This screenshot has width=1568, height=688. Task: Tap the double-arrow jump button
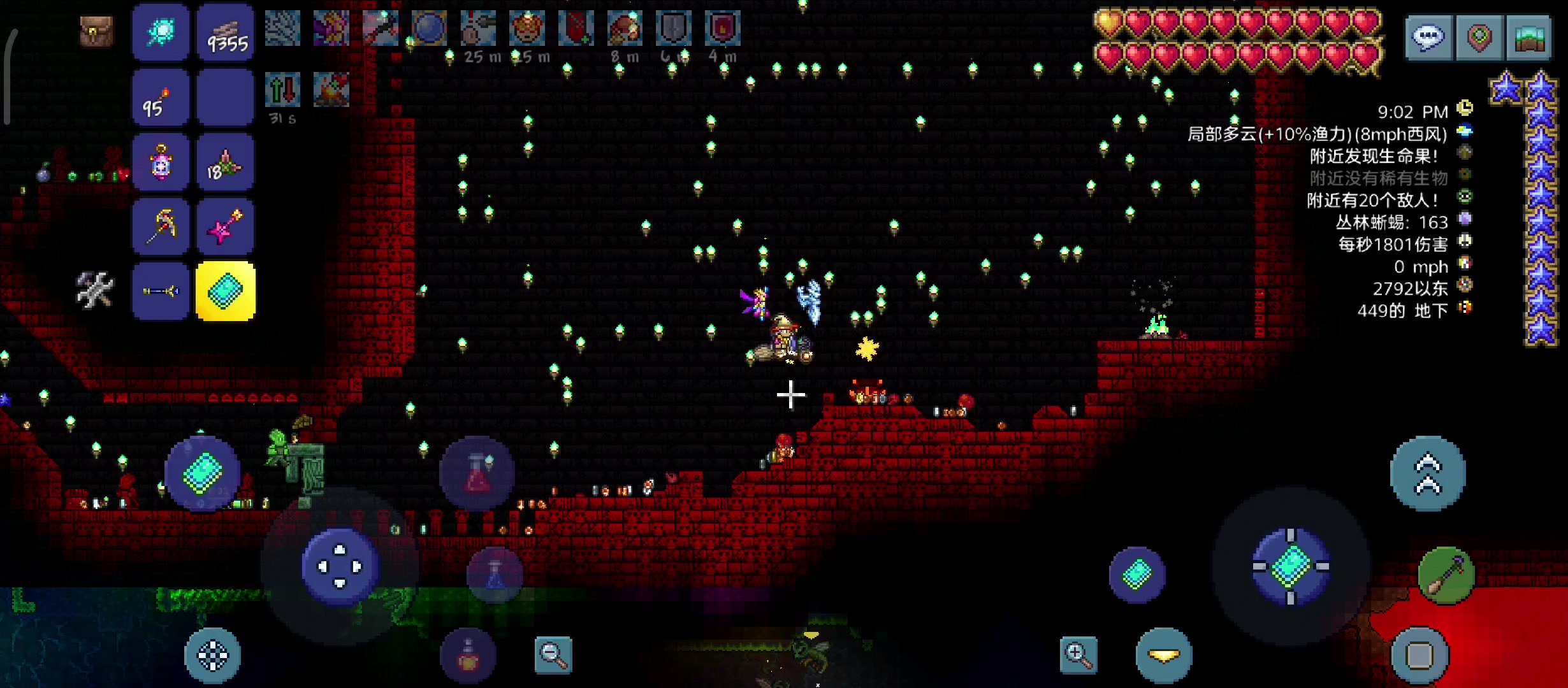1428,473
